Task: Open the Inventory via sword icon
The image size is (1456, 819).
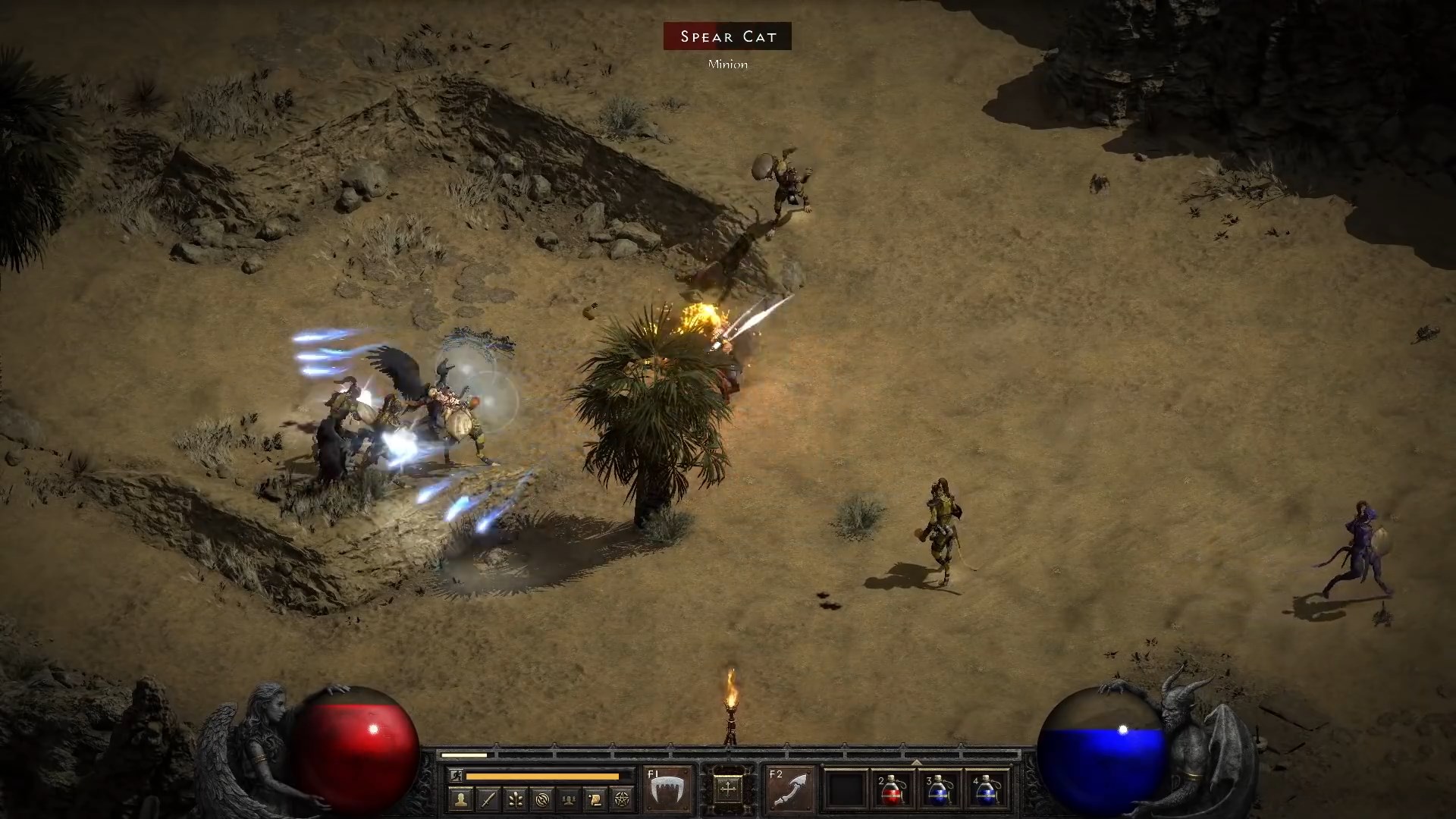Action: pyautogui.click(x=488, y=799)
